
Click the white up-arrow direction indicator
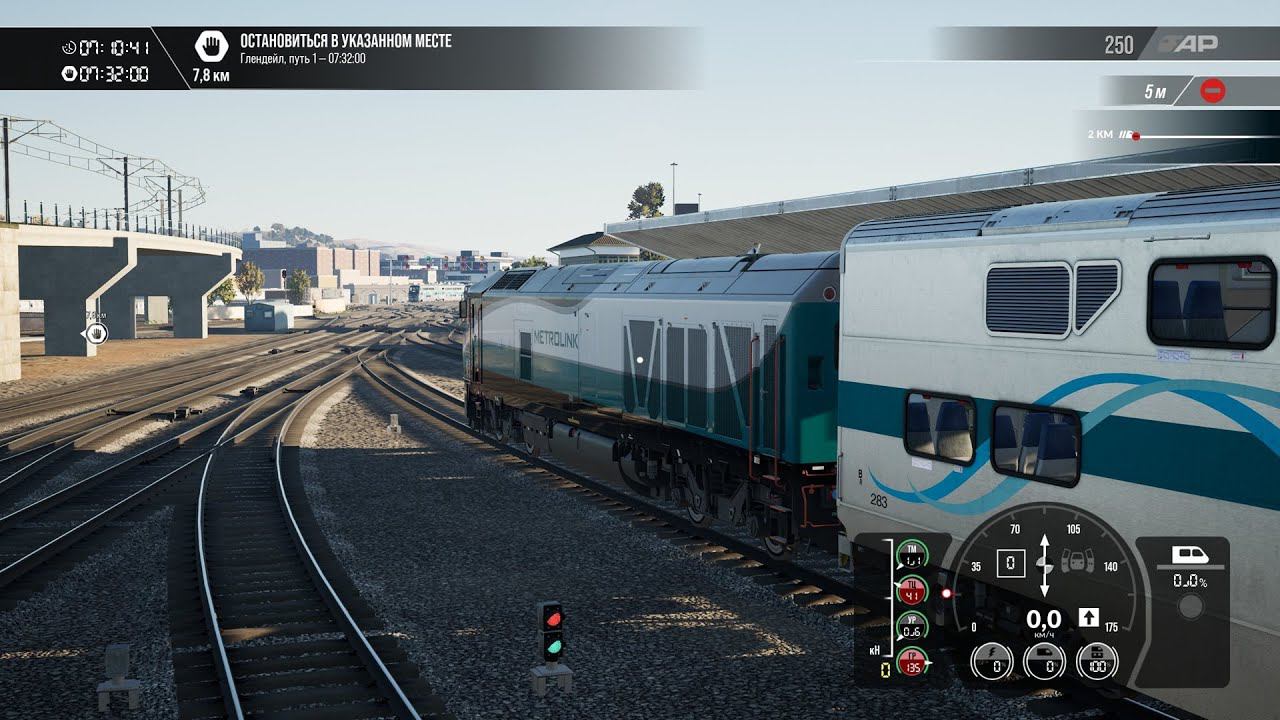click(1089, 618)
